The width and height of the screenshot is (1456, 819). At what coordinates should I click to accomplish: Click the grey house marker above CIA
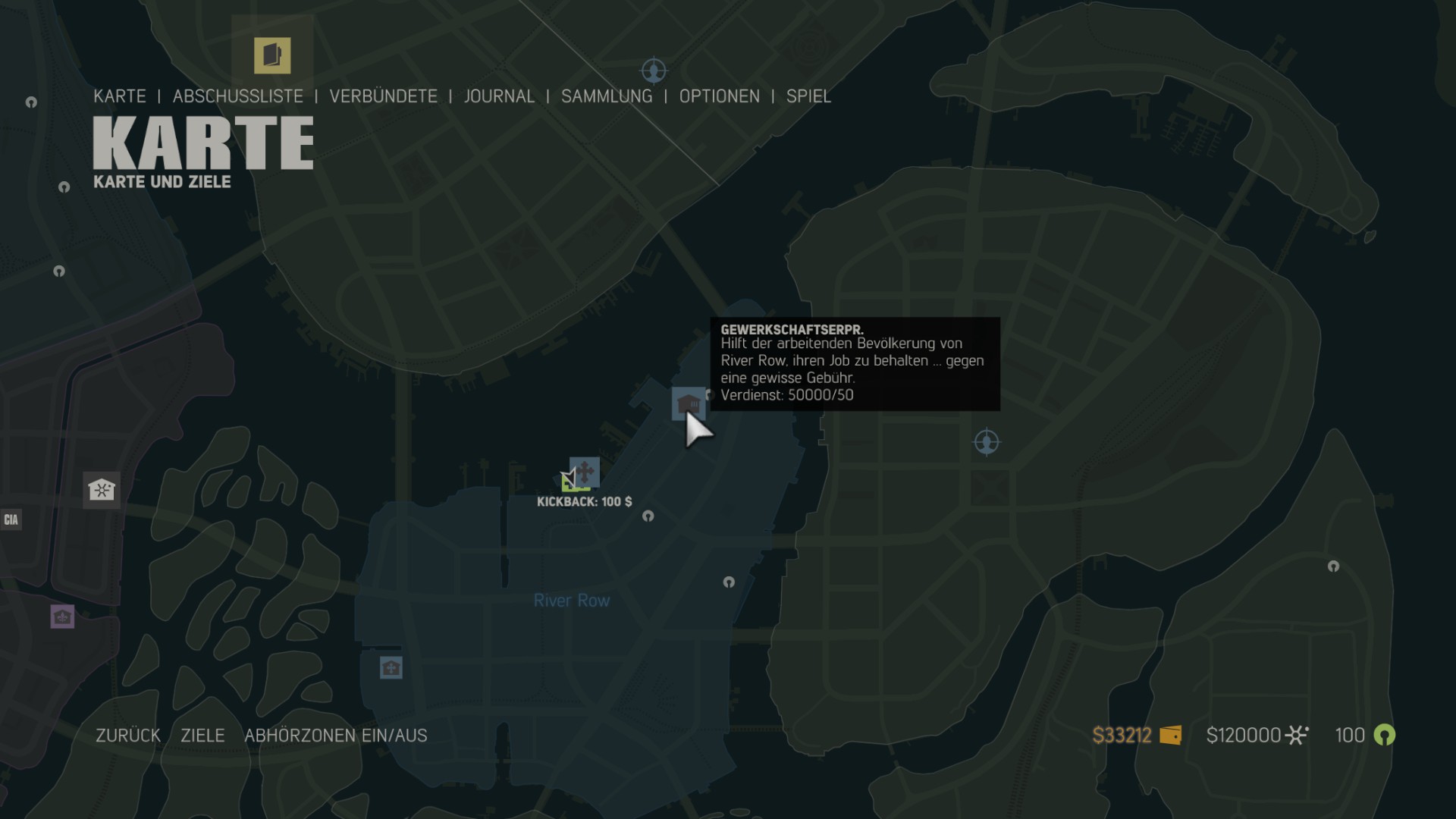point(101,489)
